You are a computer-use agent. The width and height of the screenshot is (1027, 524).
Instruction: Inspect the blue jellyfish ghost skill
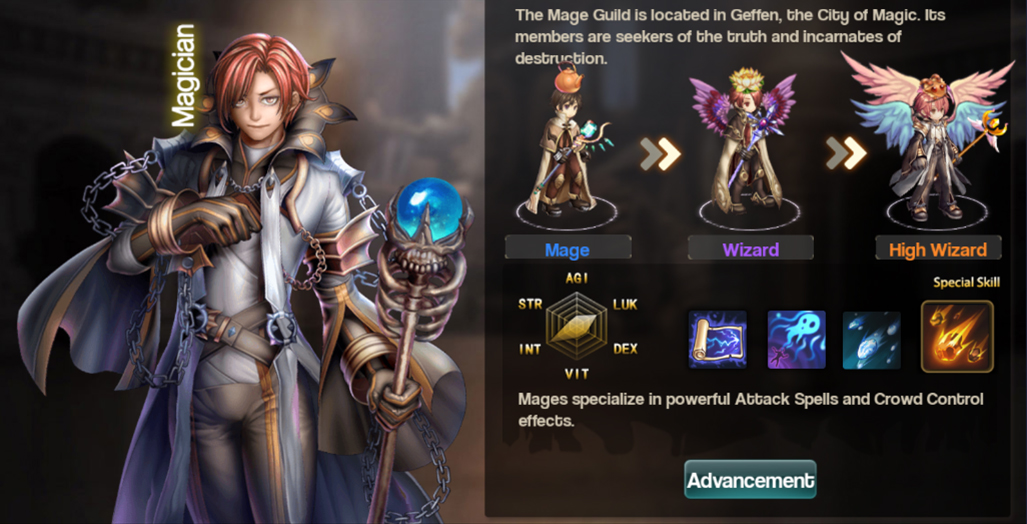point(796,339)
